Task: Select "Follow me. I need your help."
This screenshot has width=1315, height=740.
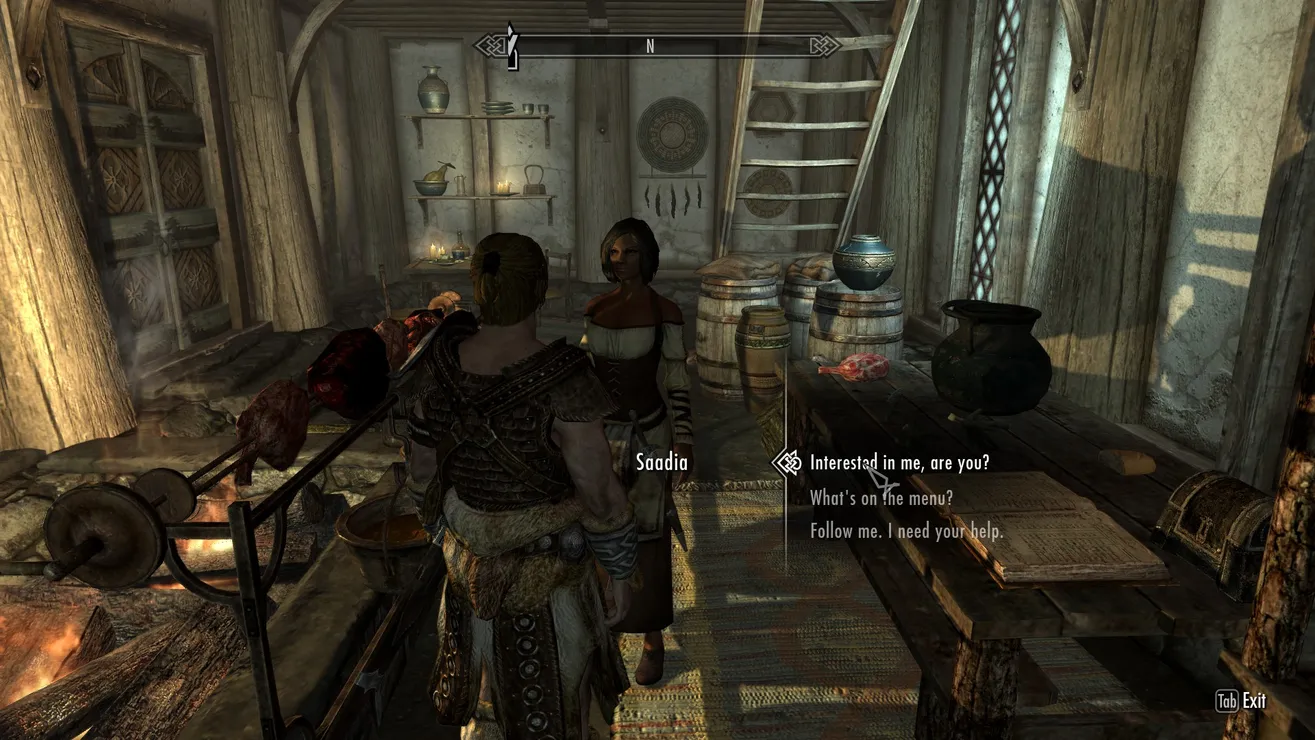Action: click(906, 531)
